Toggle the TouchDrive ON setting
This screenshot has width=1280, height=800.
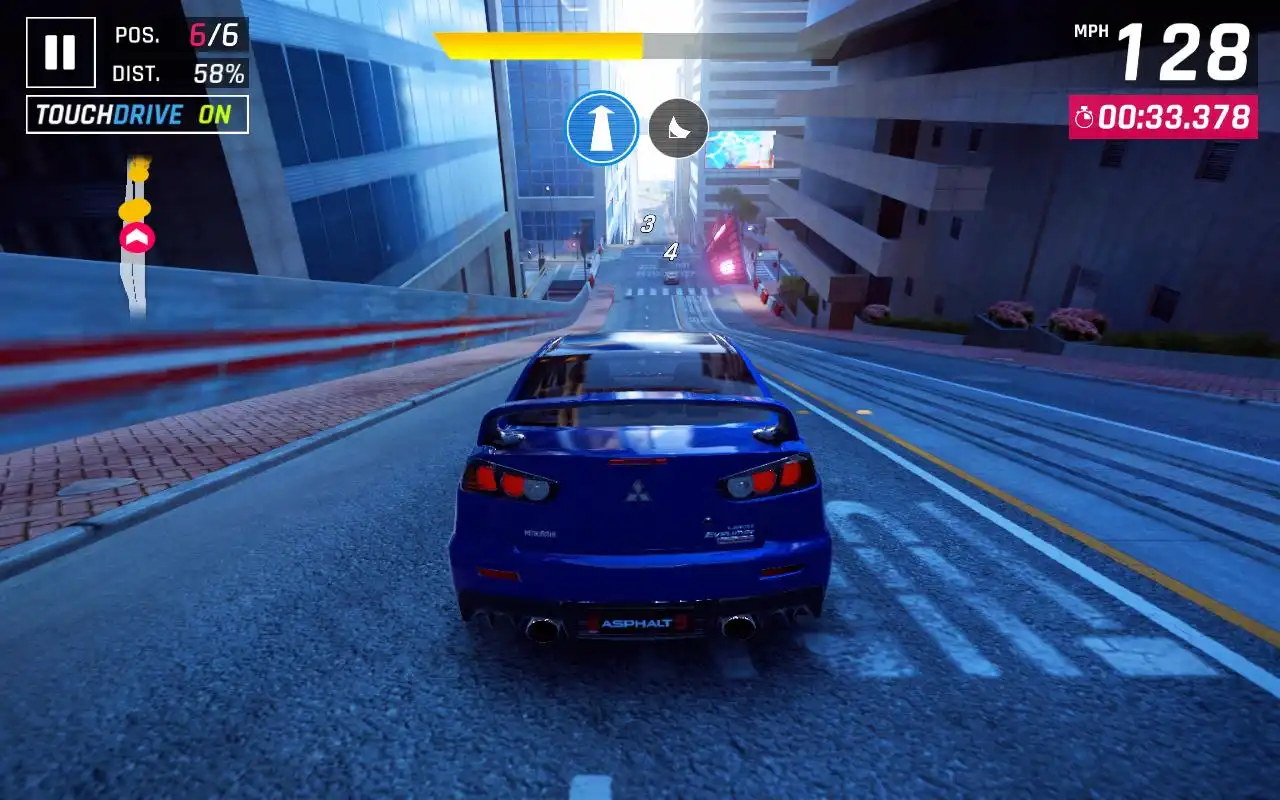point(137,115)
